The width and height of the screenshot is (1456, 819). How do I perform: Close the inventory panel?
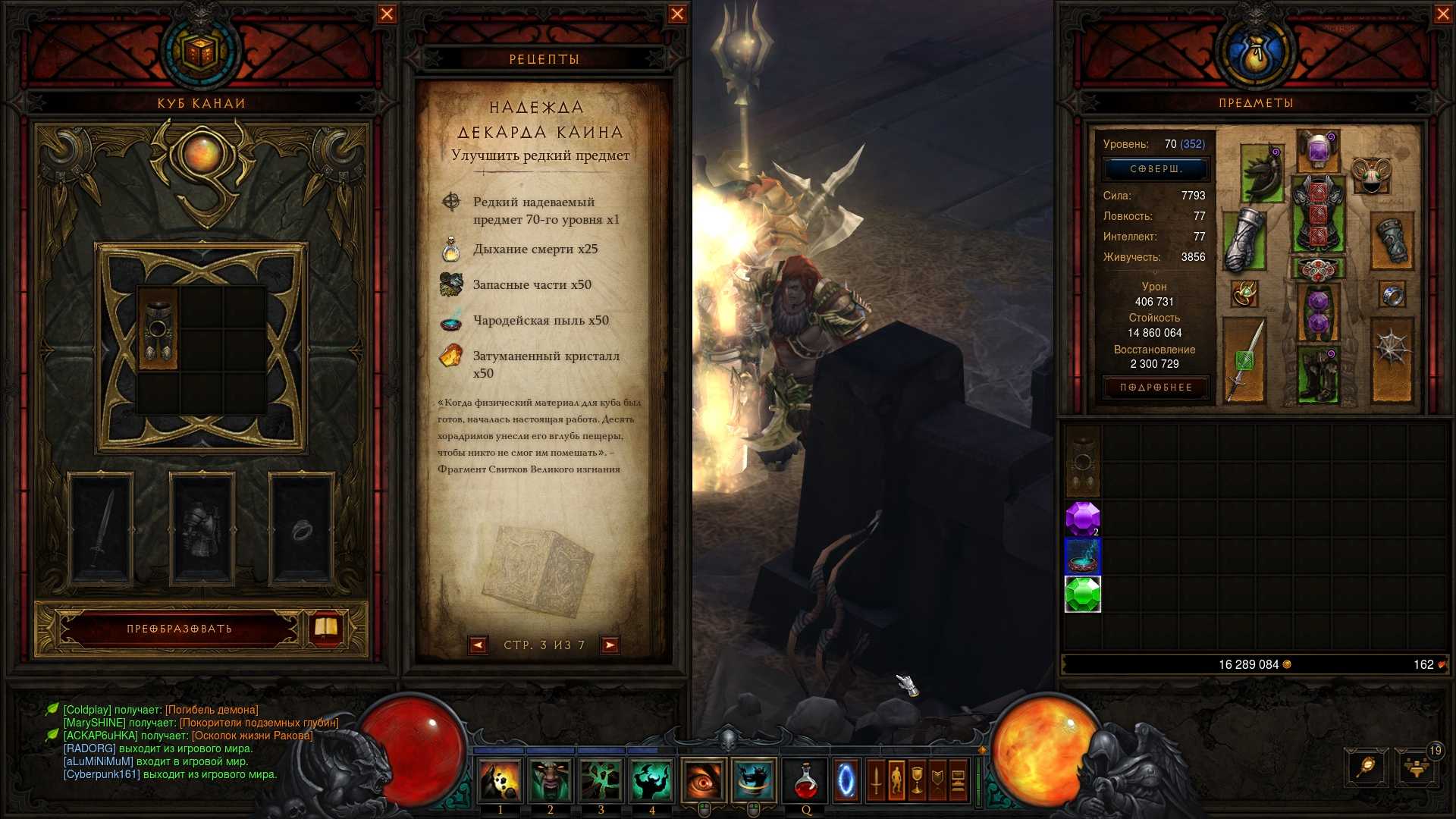coord(1442,14)
